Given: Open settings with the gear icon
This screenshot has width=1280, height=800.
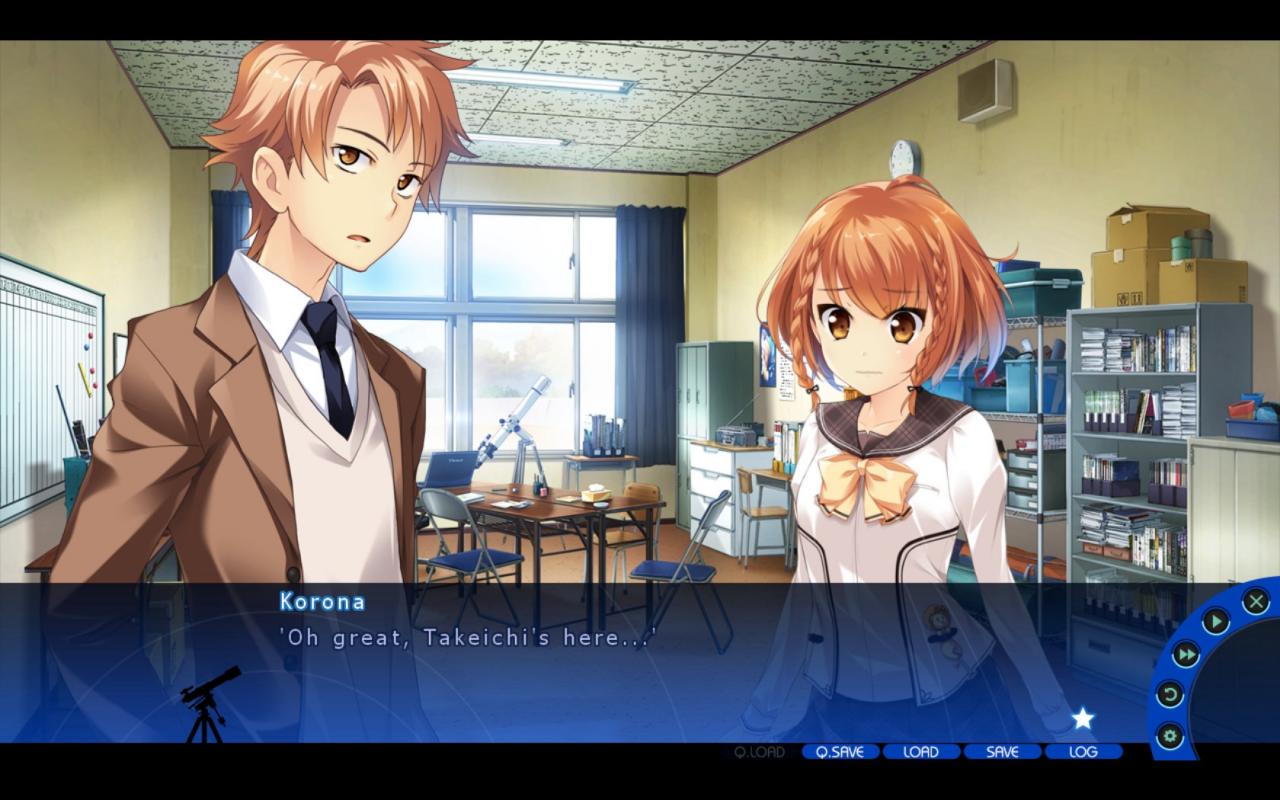Looking at the screenshot, I should click(x=1169, y=737).
